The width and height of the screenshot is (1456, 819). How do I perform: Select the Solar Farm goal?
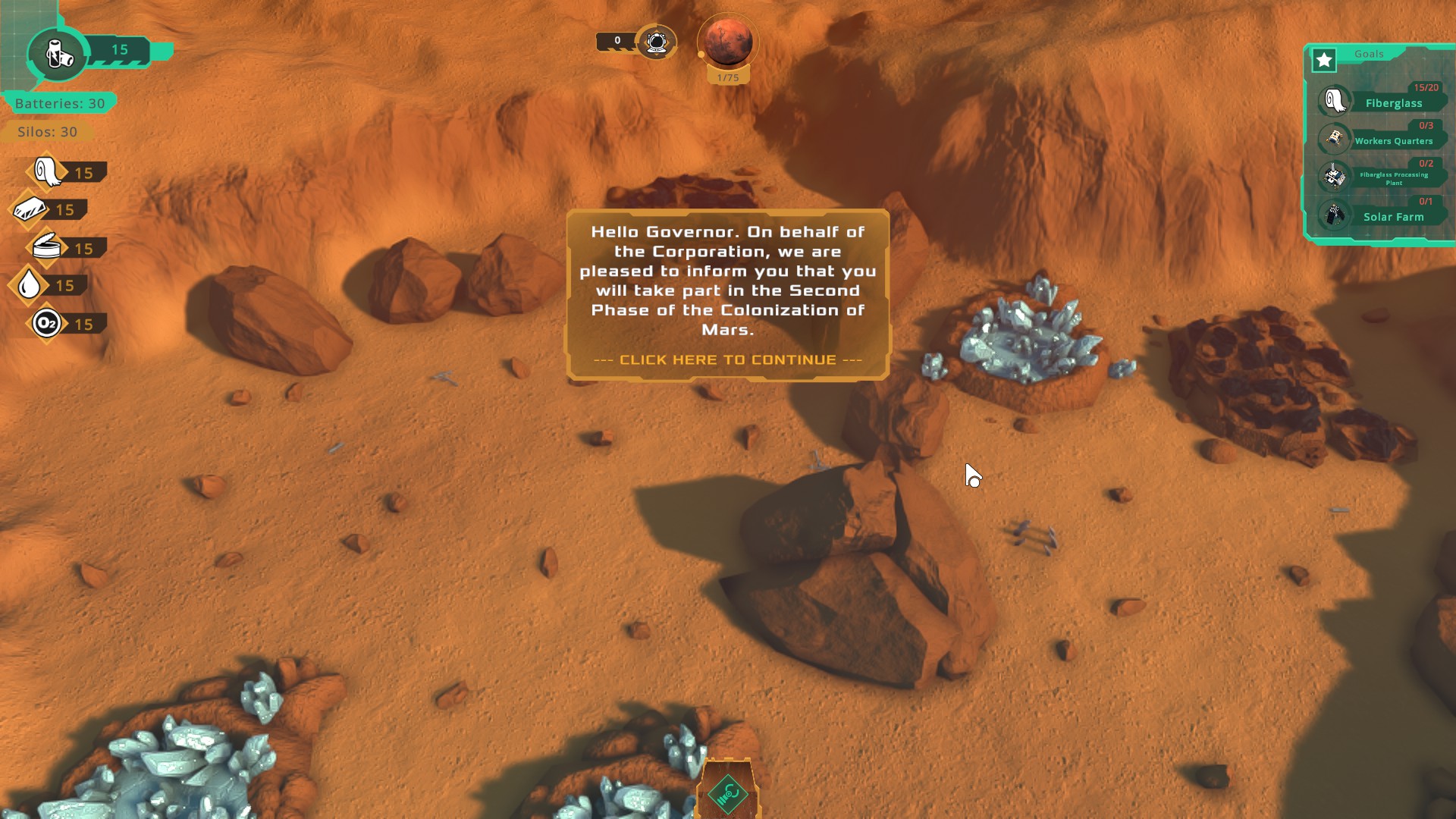tap(1392, 216)
